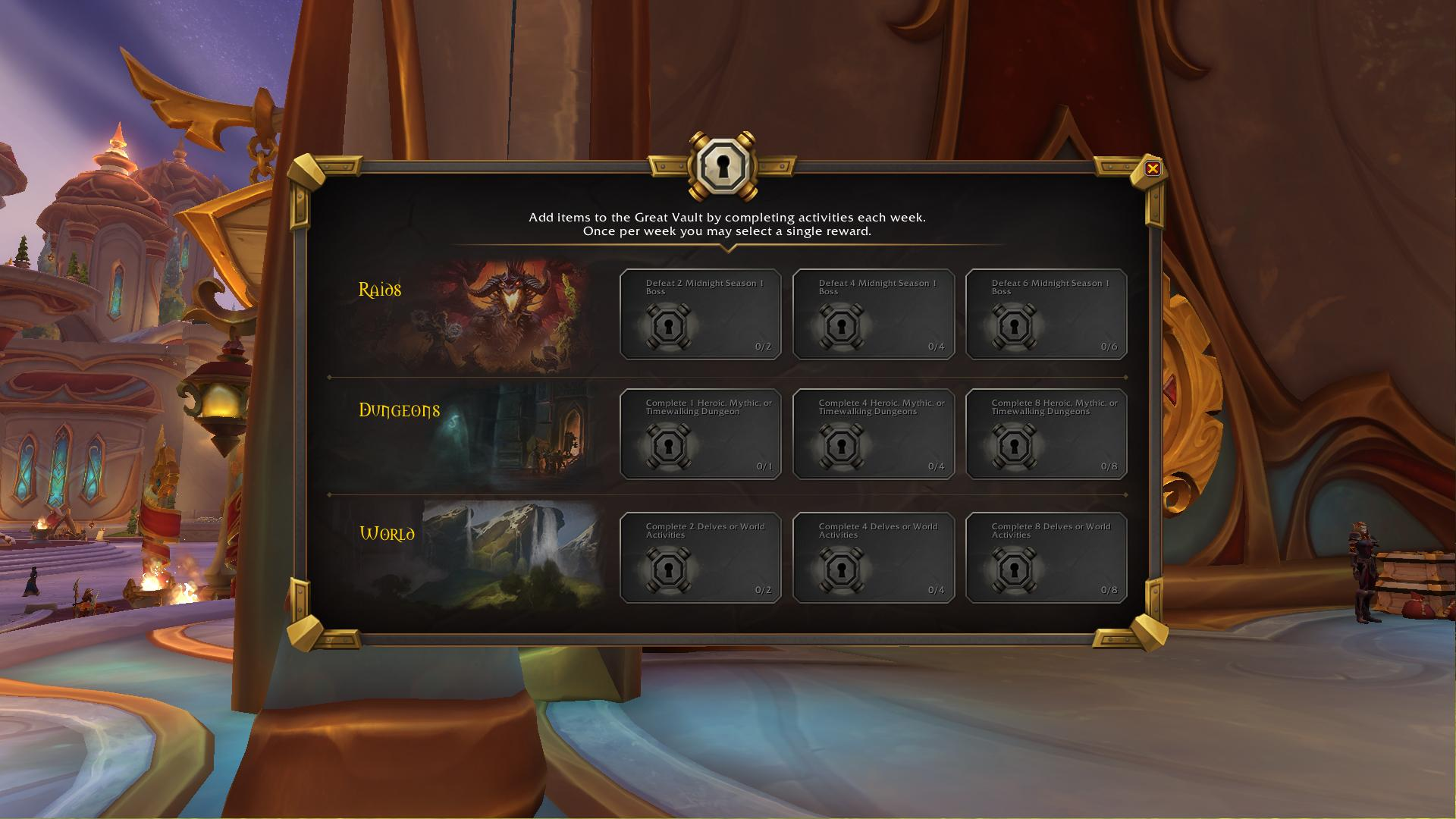Click the Raids category artwork
Image resolution: width=1456 pixels, height=819 pixels.
tap(508, 316)
